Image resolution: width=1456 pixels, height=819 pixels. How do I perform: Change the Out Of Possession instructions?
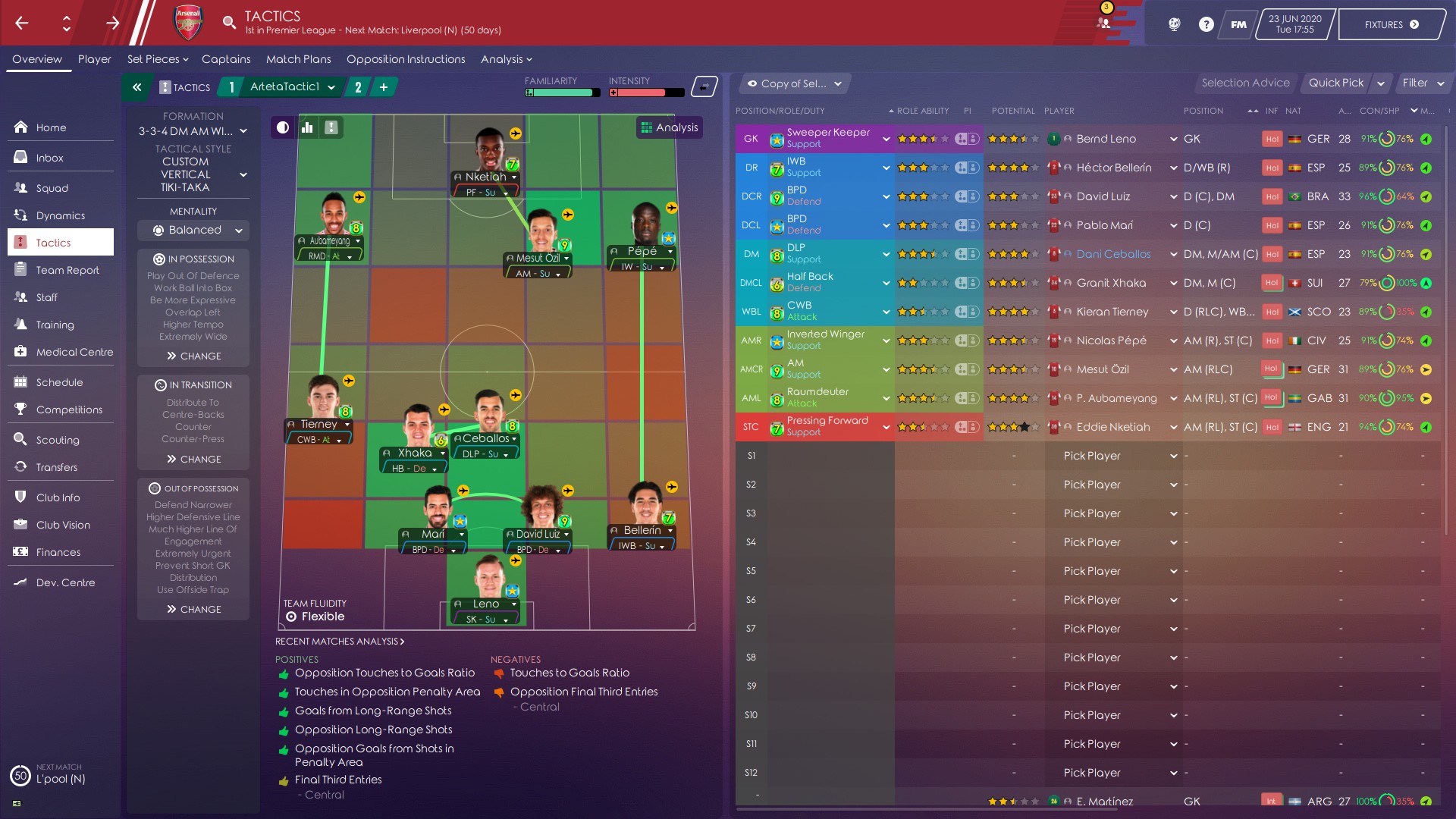(193, 609)
